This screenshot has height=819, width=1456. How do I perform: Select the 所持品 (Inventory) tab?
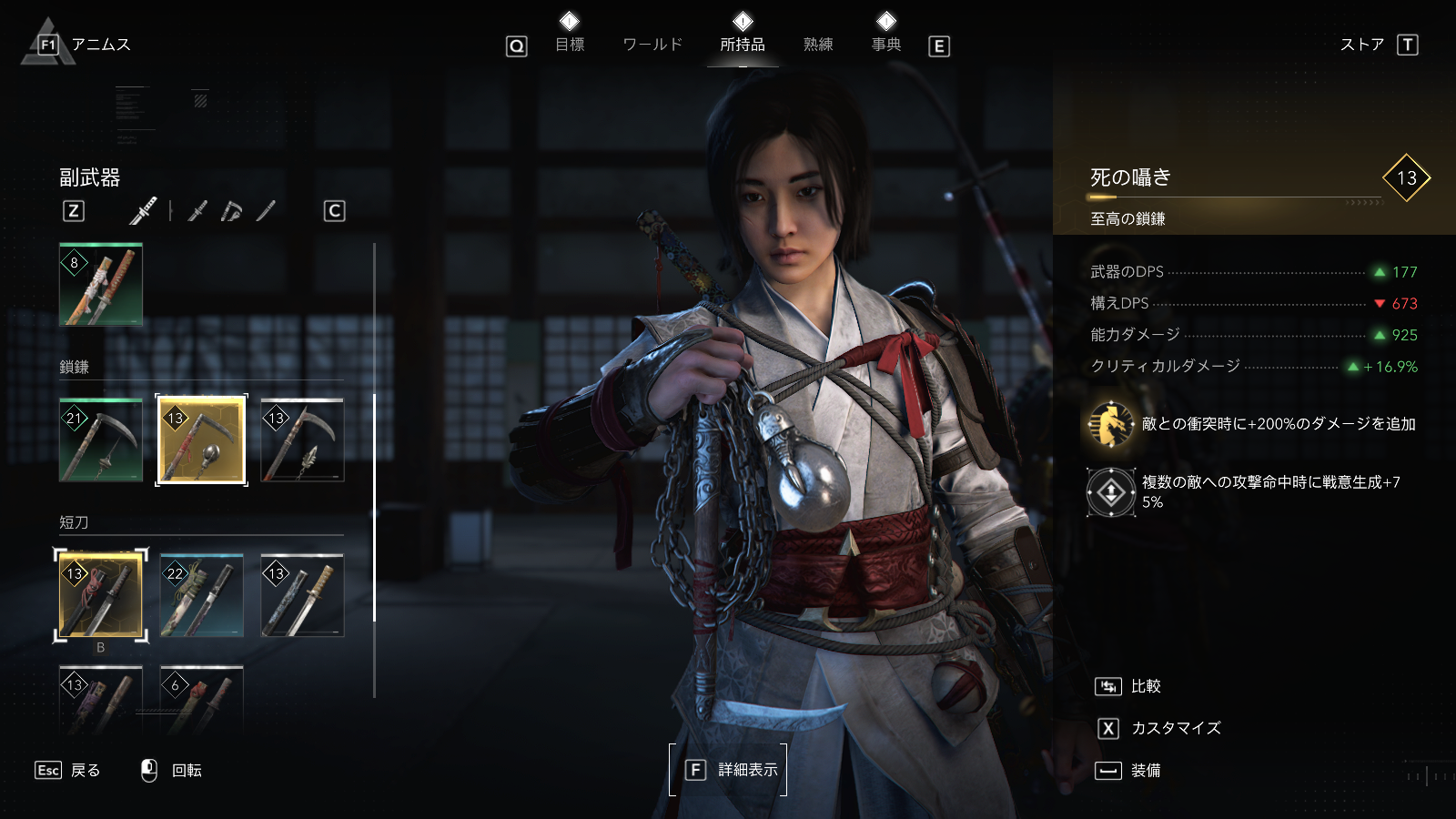[x=743, y=45]
